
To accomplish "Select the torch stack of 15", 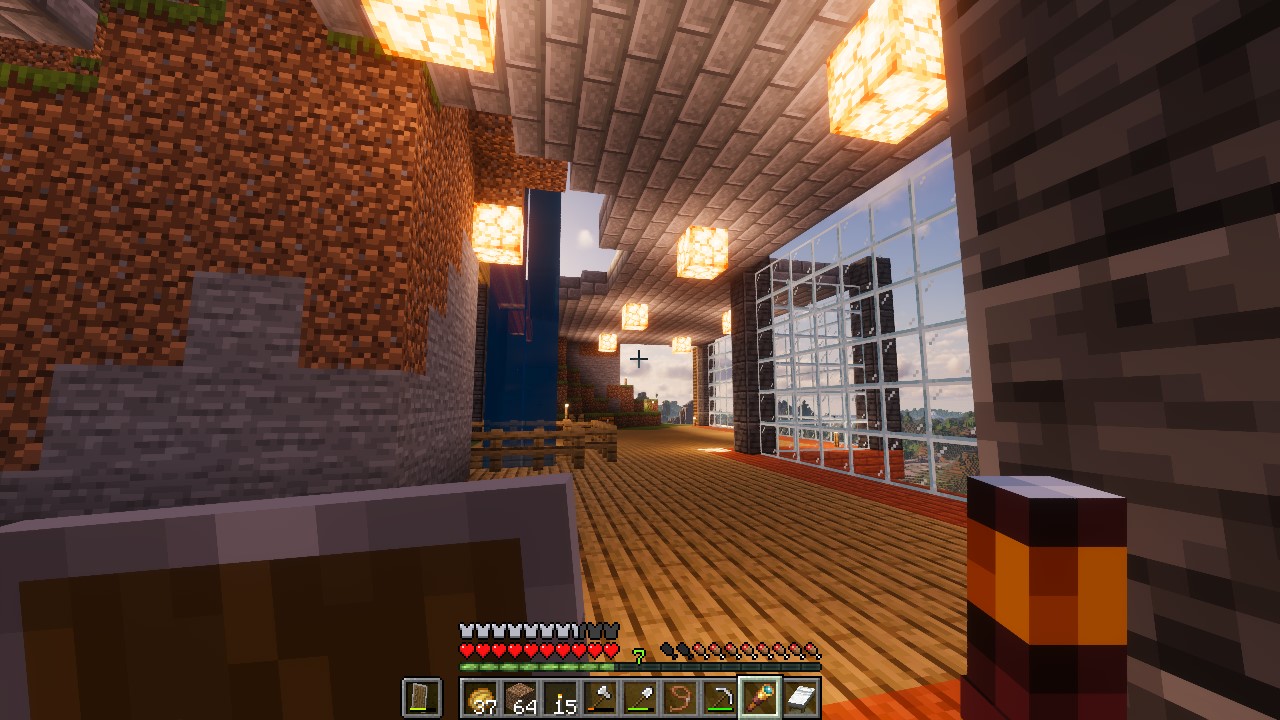I will 560,697.
